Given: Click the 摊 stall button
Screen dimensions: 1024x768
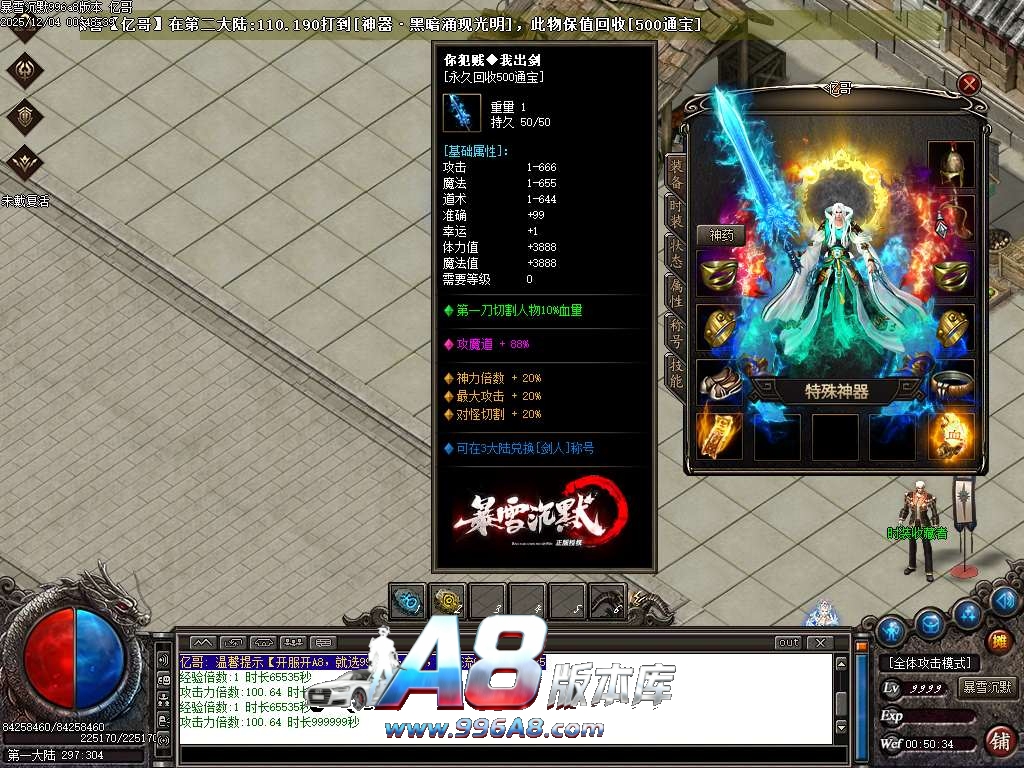Looking at the screenshot, I should [997, 640].
